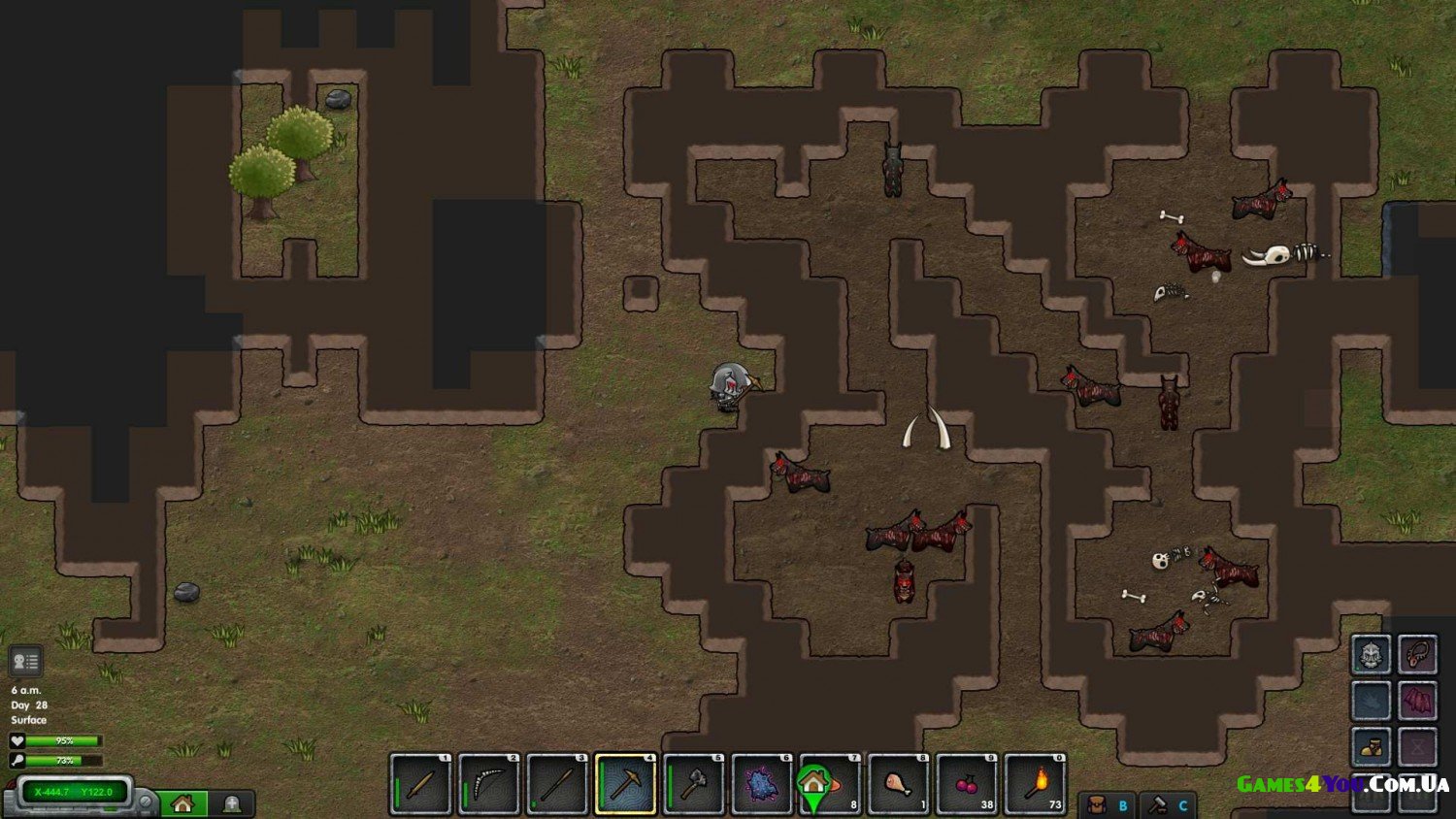Screen dimensions: 1456x819
Task: Choose the spear in hotbar slot 3
Action: (557, 784)
